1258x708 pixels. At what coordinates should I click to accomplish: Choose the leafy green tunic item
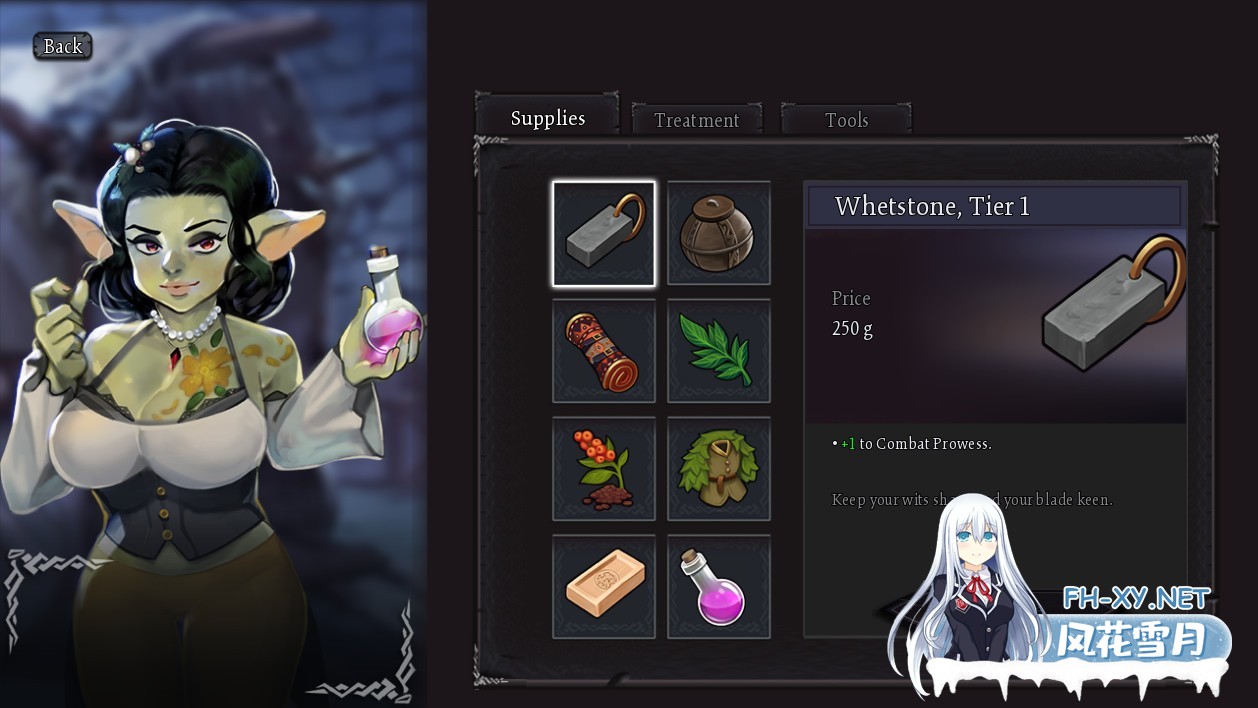click(718, 469)
